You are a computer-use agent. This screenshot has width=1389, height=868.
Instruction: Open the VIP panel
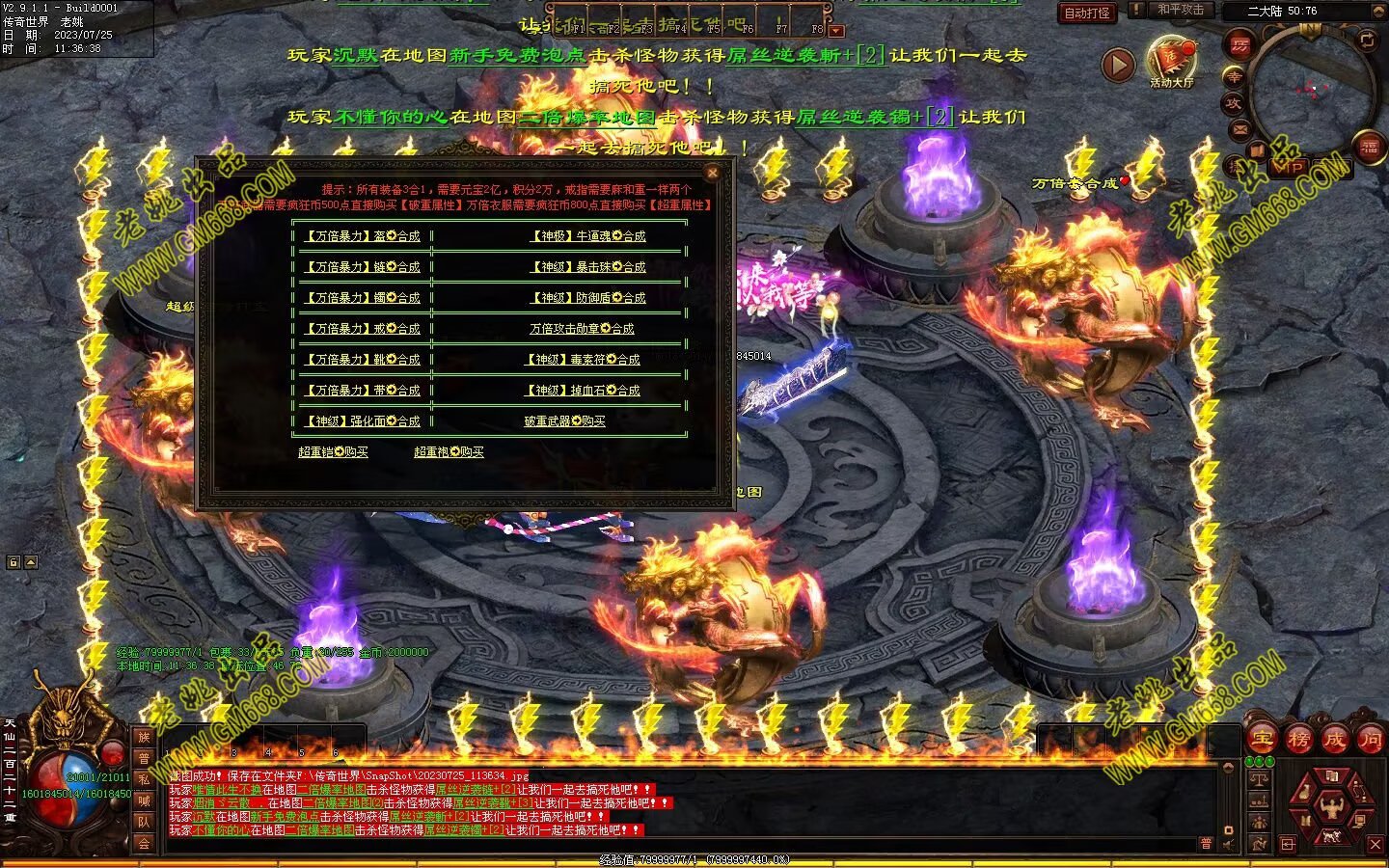pyautogui.click(x=1289, y=167)
